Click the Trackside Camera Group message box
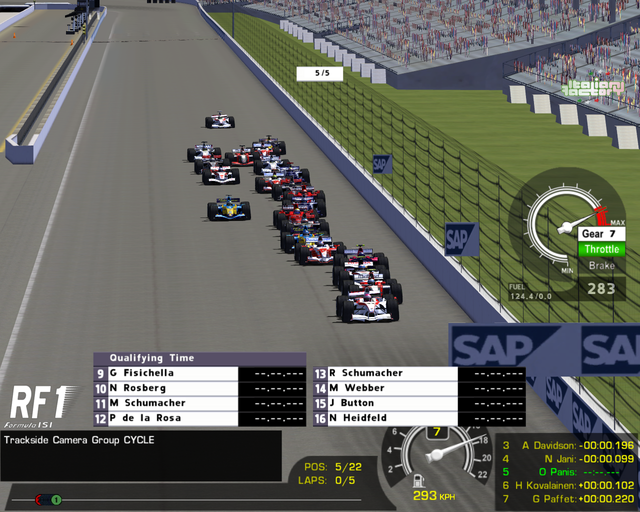Screen dimensions: 640x512 coord(141,455)
